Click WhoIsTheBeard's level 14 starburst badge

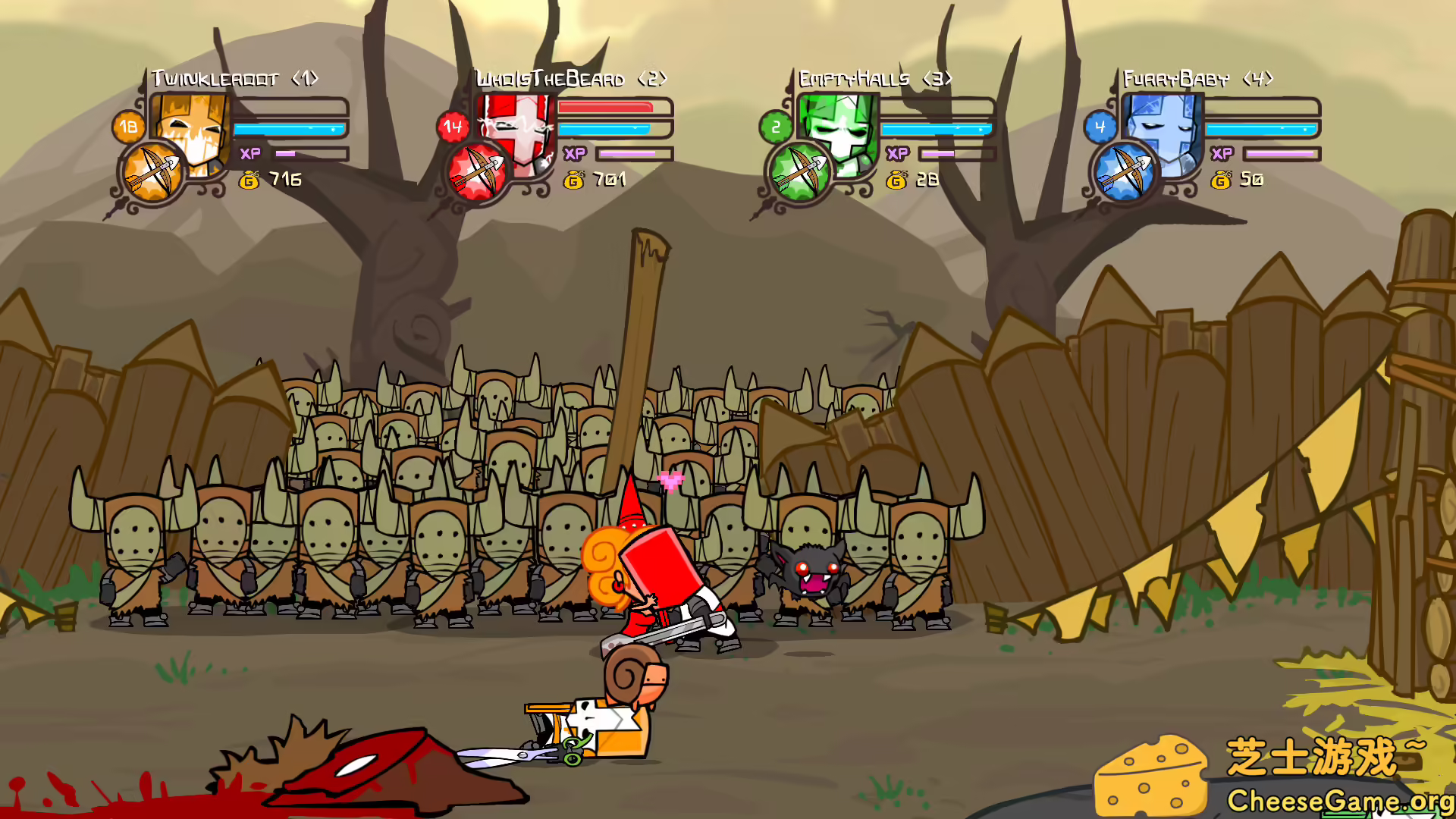[x=453, y=127]
